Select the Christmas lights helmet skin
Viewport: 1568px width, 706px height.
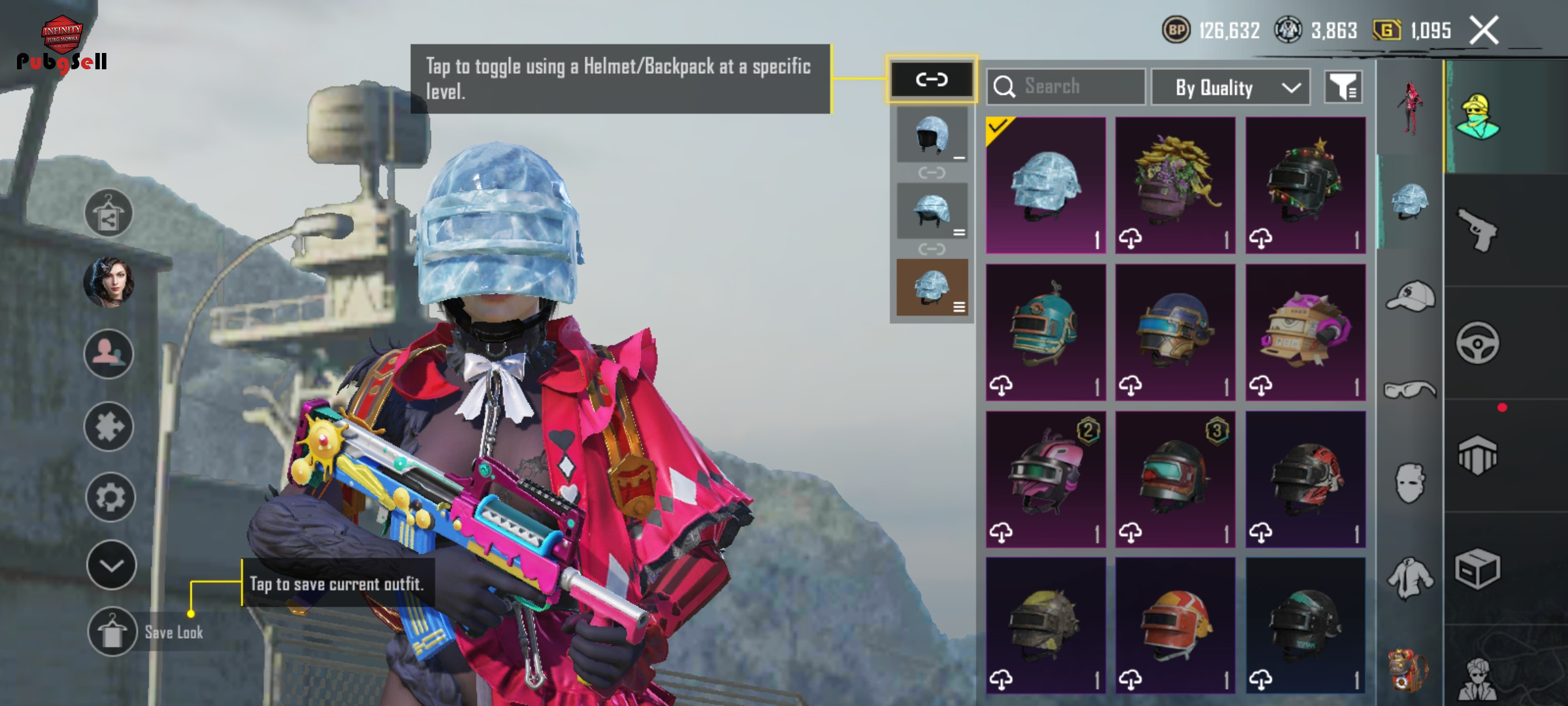1305,185
